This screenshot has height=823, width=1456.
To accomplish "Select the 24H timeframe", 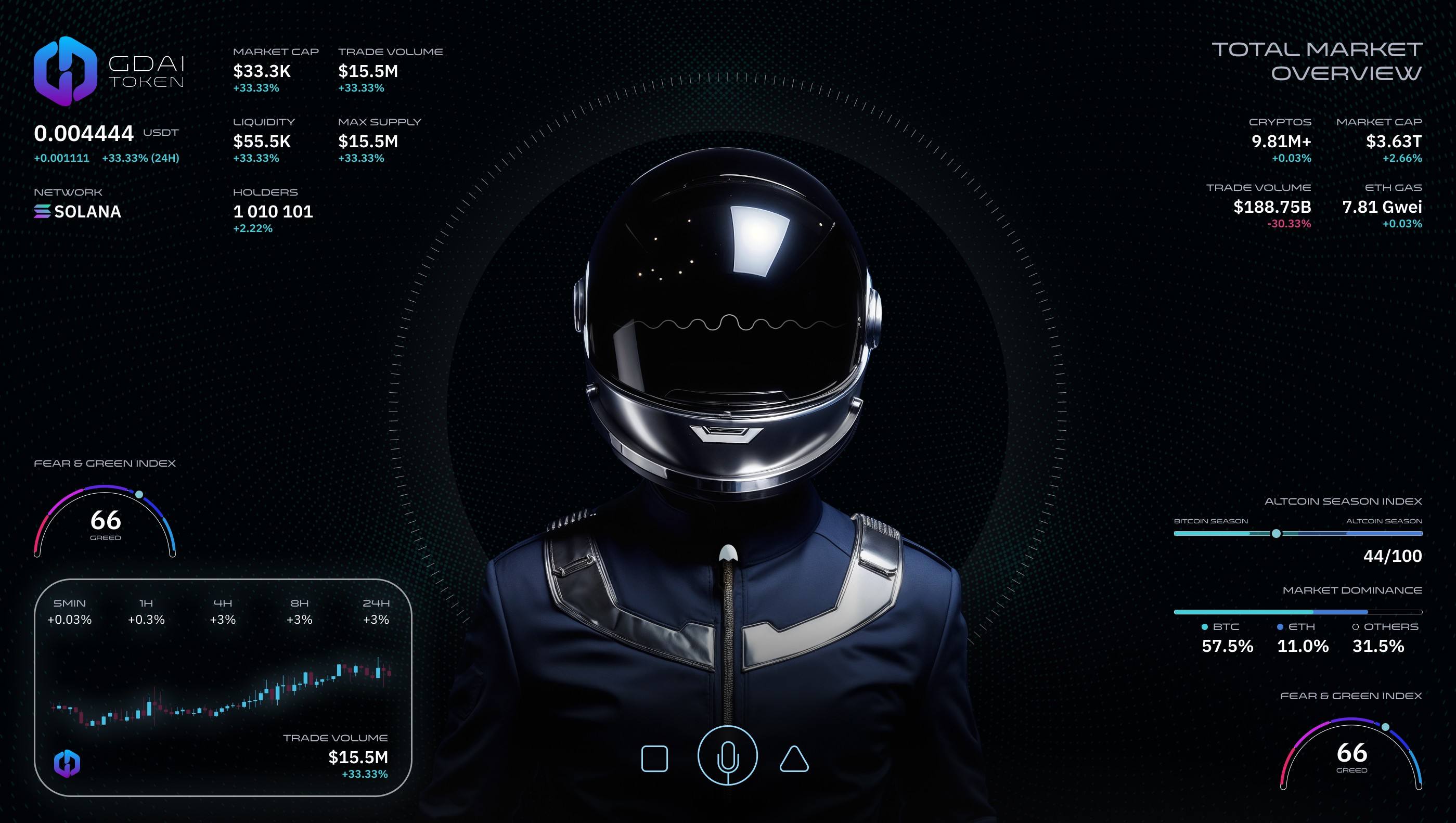I will 376,612.
